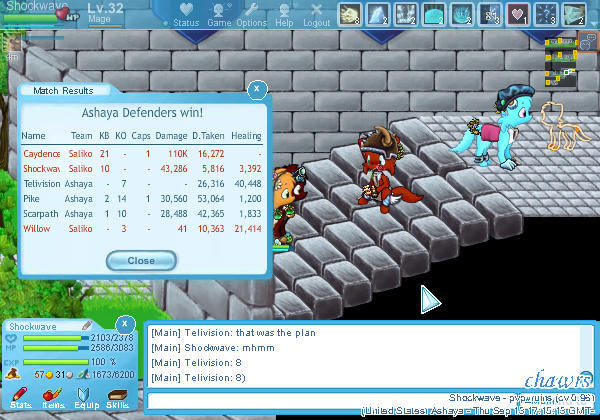Screen dimensions: 600x420
Task: Dismiss Match Results using its X icon
Action: 257,89
